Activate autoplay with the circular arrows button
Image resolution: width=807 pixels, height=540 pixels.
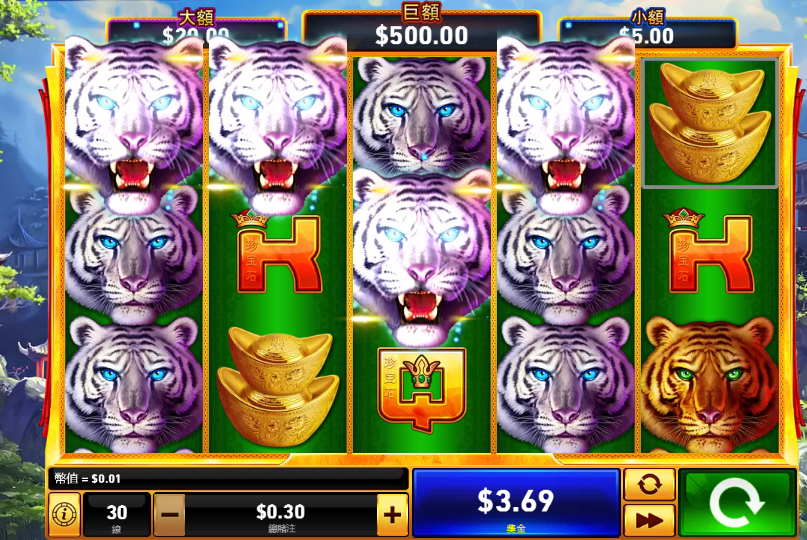click(x=649, y=484)
